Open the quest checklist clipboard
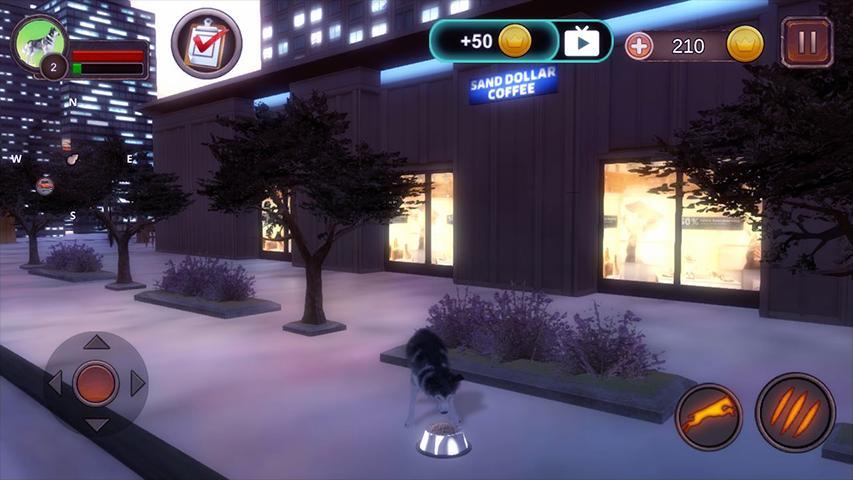 coord(205,44)
